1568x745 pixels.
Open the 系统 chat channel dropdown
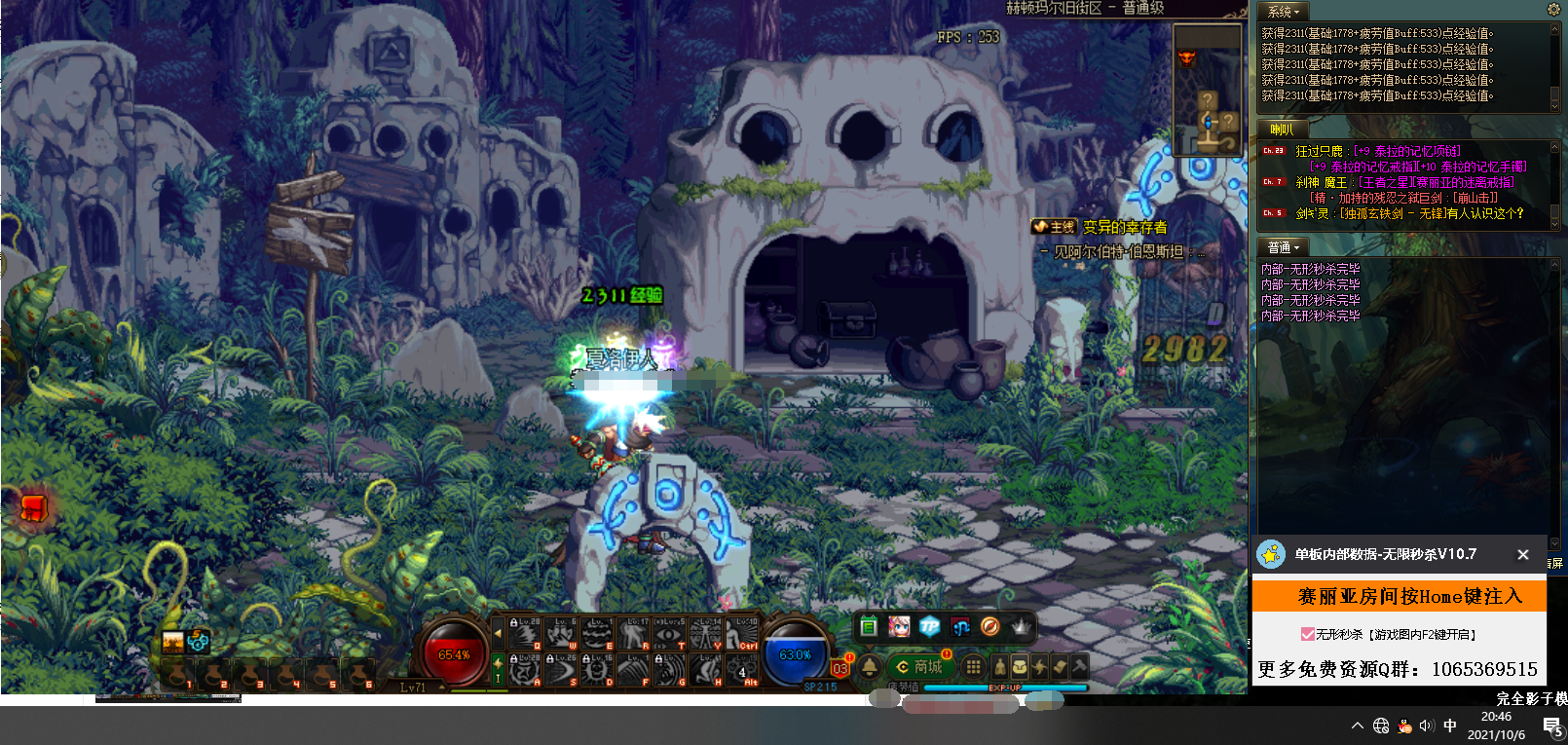1284,12
